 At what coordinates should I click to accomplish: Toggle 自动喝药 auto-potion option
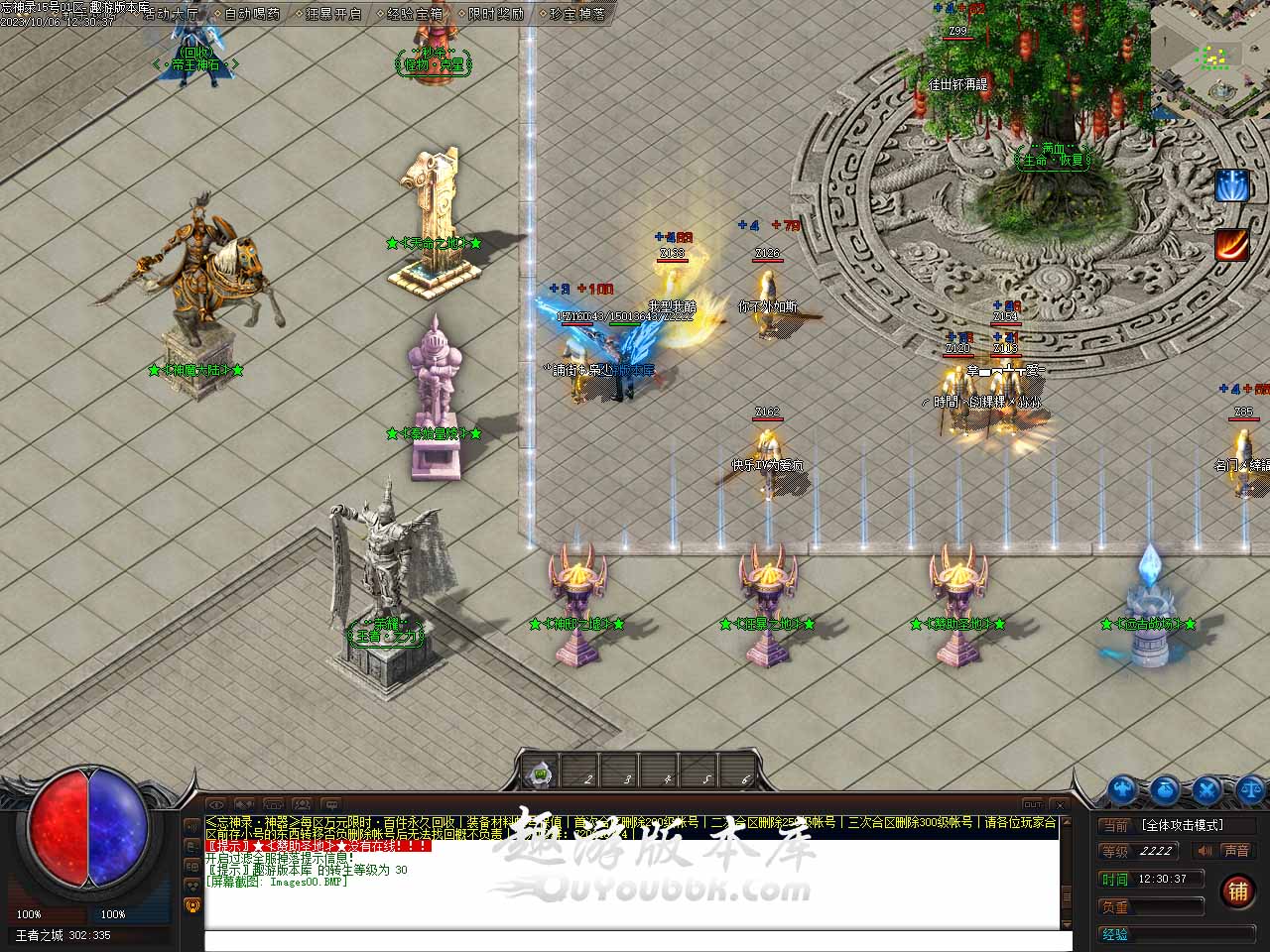coord(251,14)
